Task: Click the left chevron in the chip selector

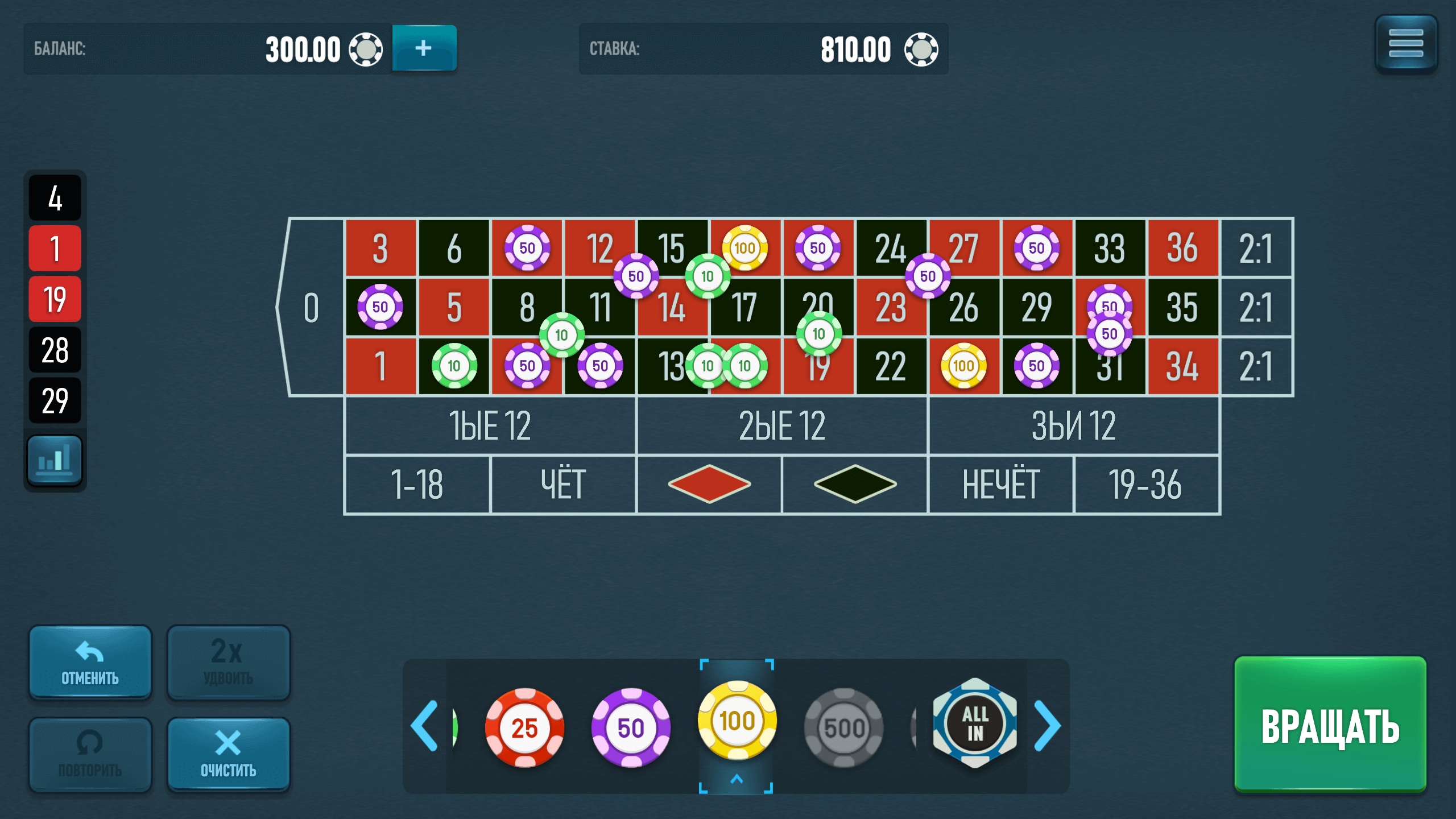Action: click(x=424, y=725)
